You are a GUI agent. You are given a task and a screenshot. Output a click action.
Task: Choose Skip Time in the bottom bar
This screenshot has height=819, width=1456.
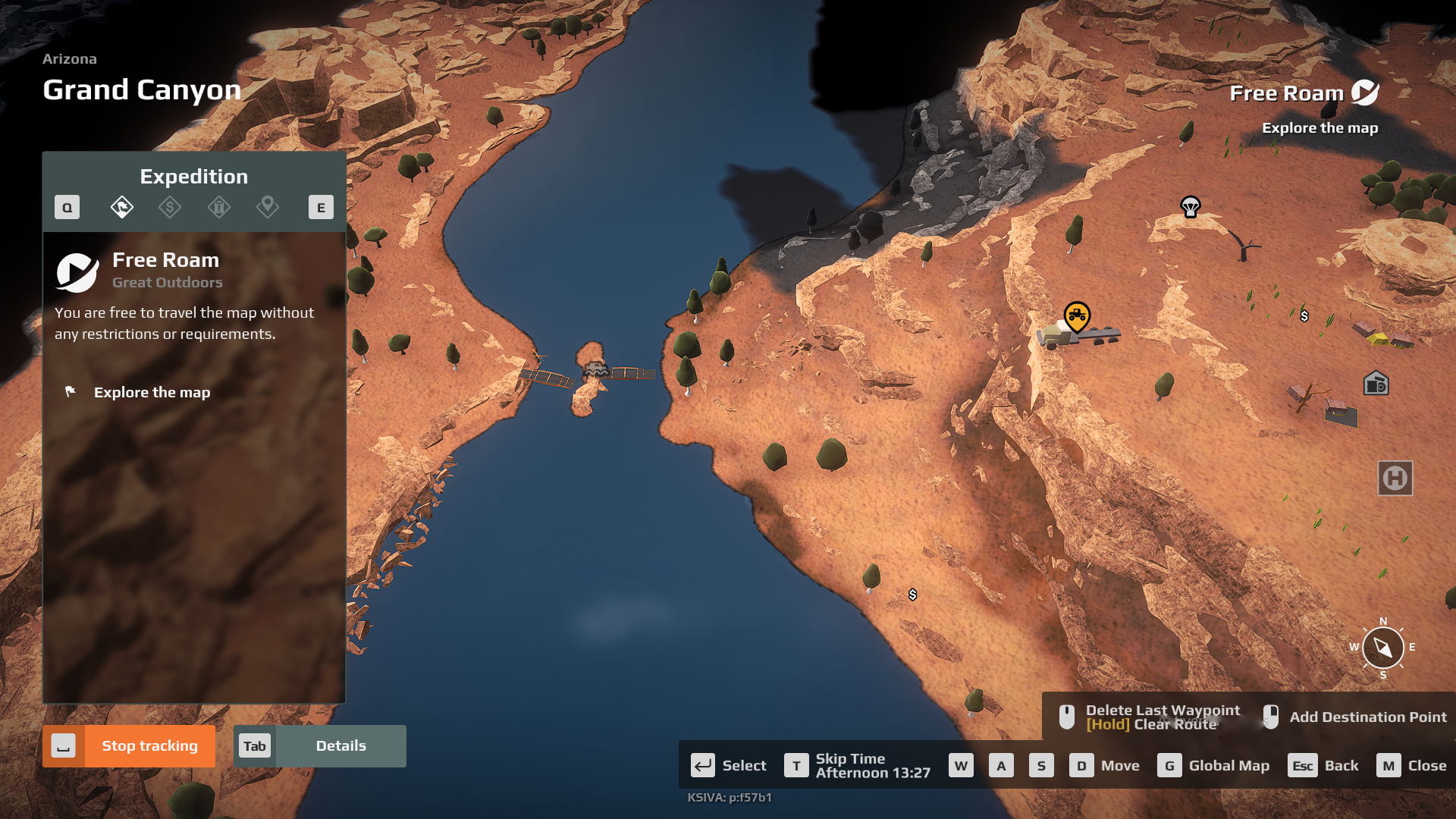pyautogui.click(x=857, y=765)
